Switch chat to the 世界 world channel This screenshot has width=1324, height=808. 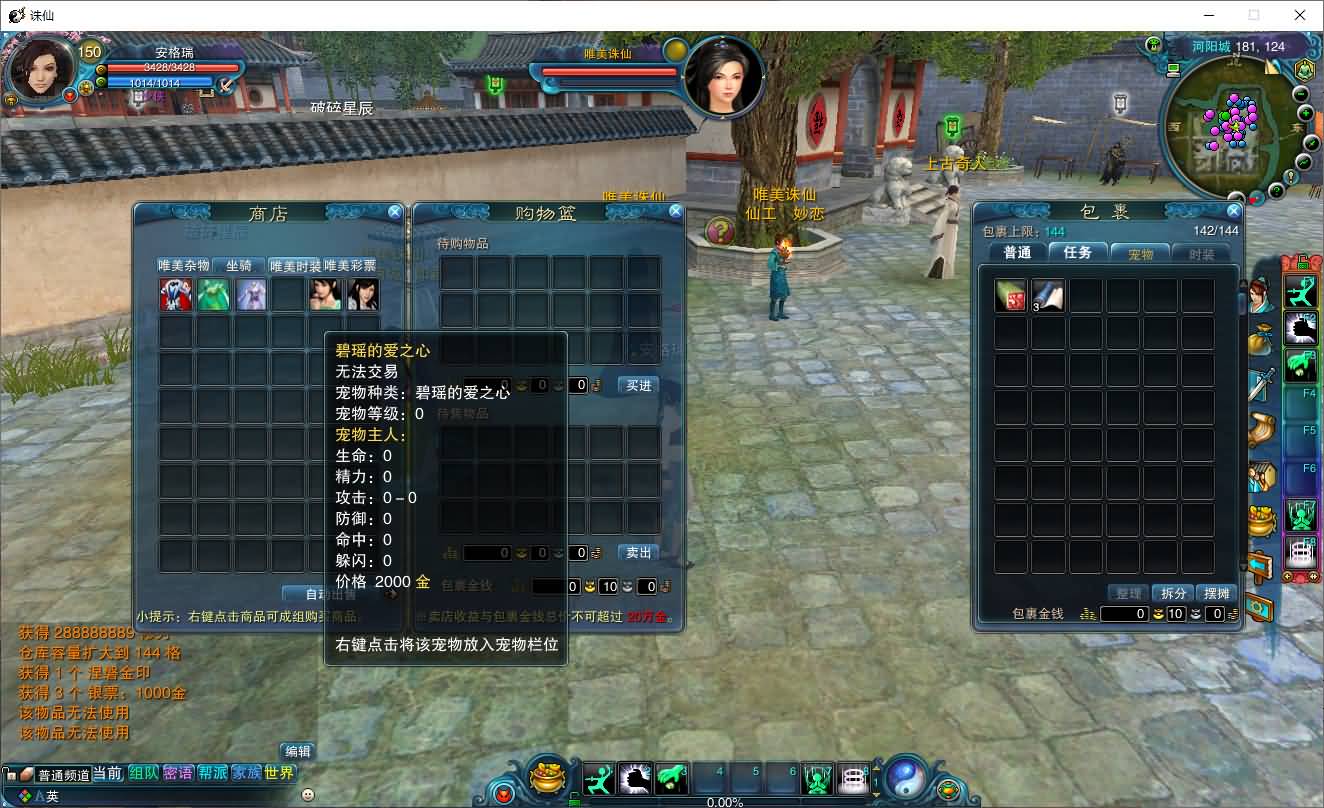(280, 773)
